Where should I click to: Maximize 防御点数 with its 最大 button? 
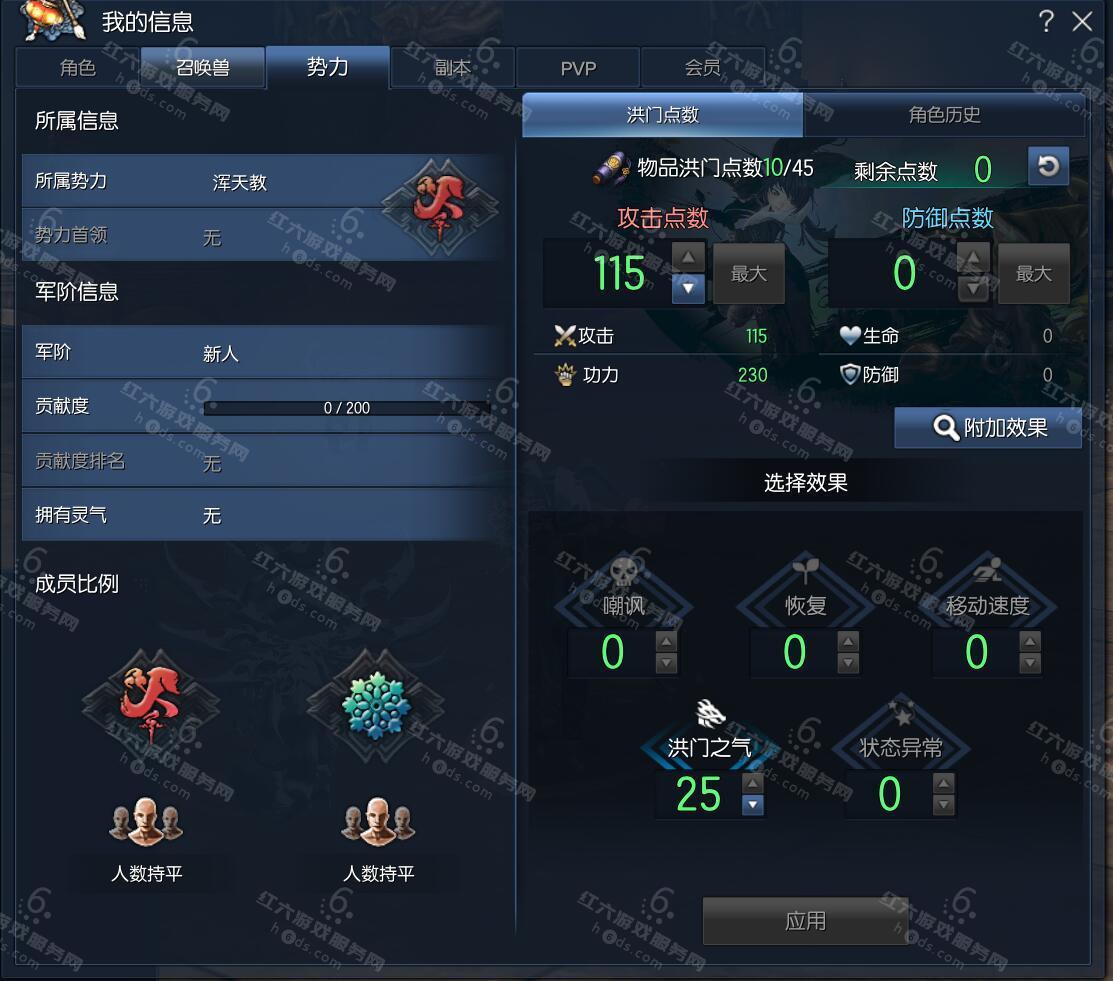(x=1033, y=273)
